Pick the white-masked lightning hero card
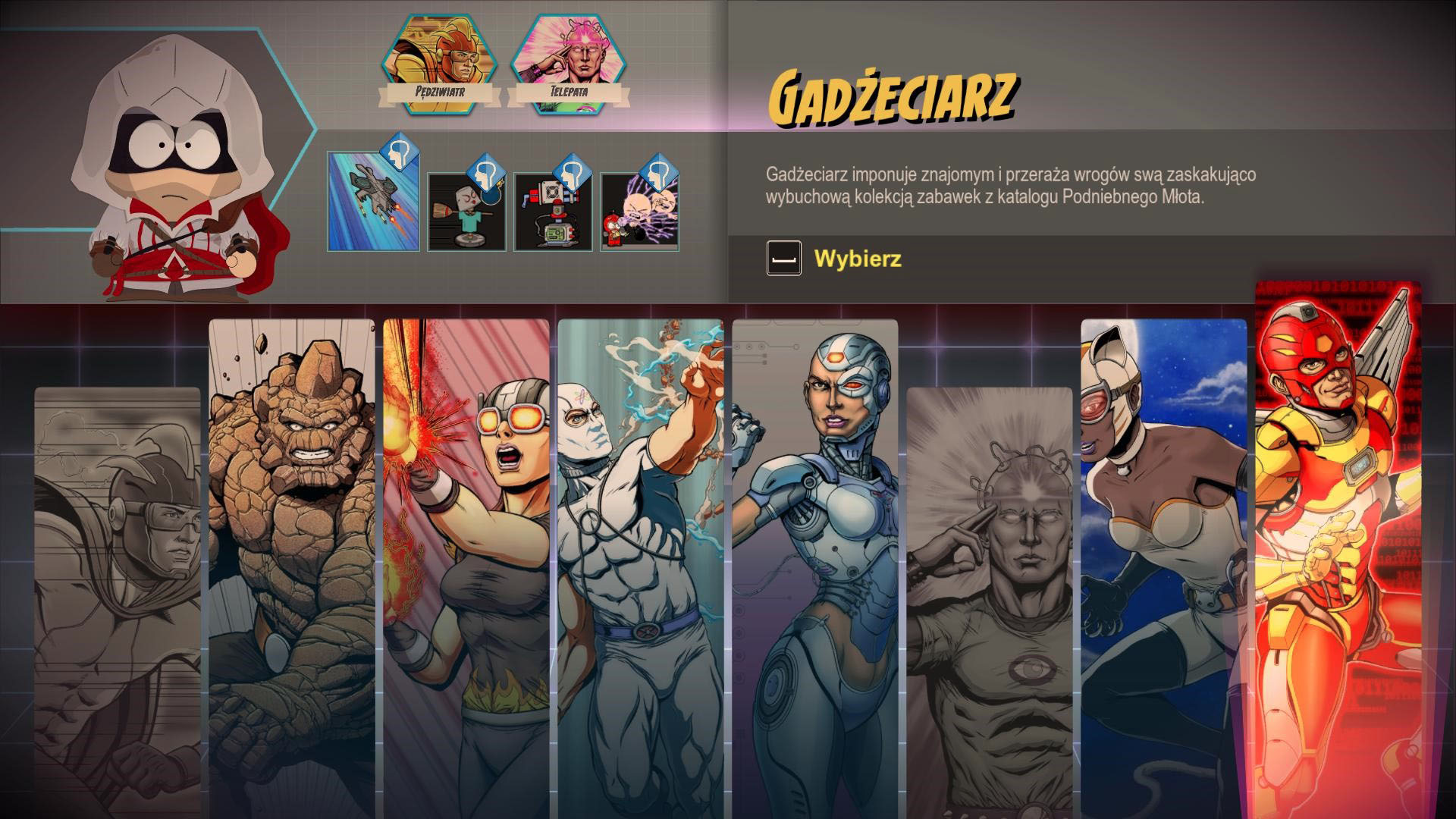The width and height of the screenshot is (1456, 819). coord(641,561)
